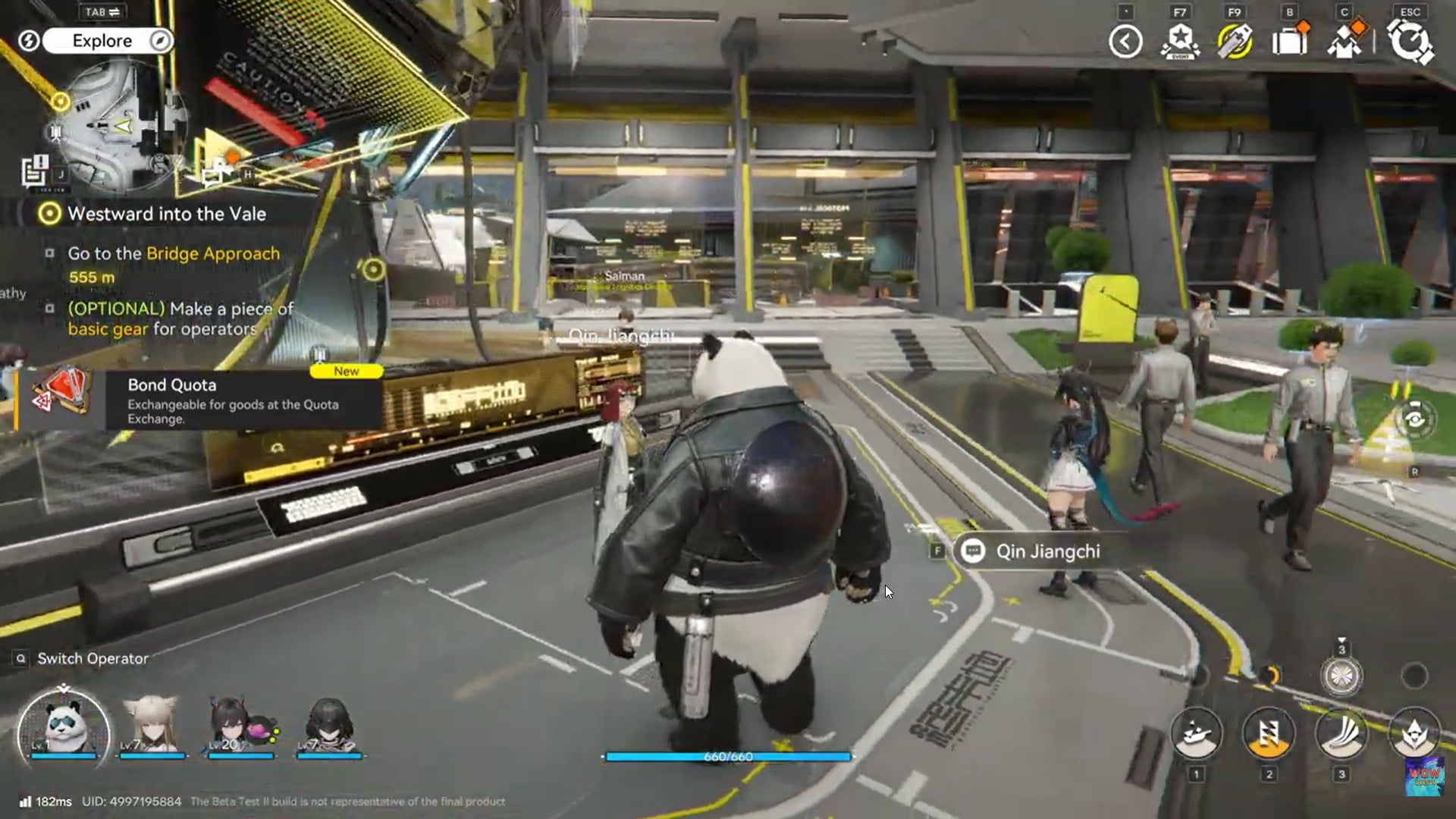The height and width of the screenshot is (819, 1456).
Task: Open the backpack suitcase inventory
Action: tap(1289, 41)
